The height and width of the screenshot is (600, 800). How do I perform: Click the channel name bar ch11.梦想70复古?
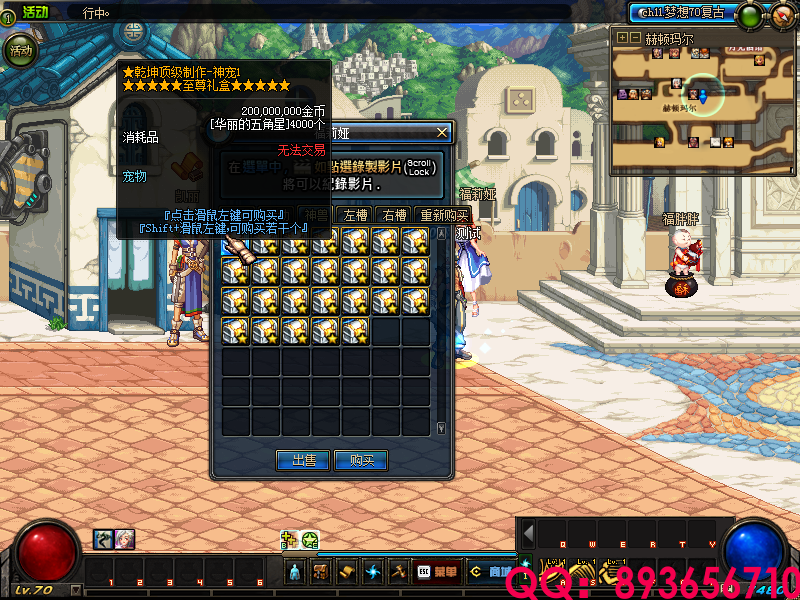pos(680,12)
